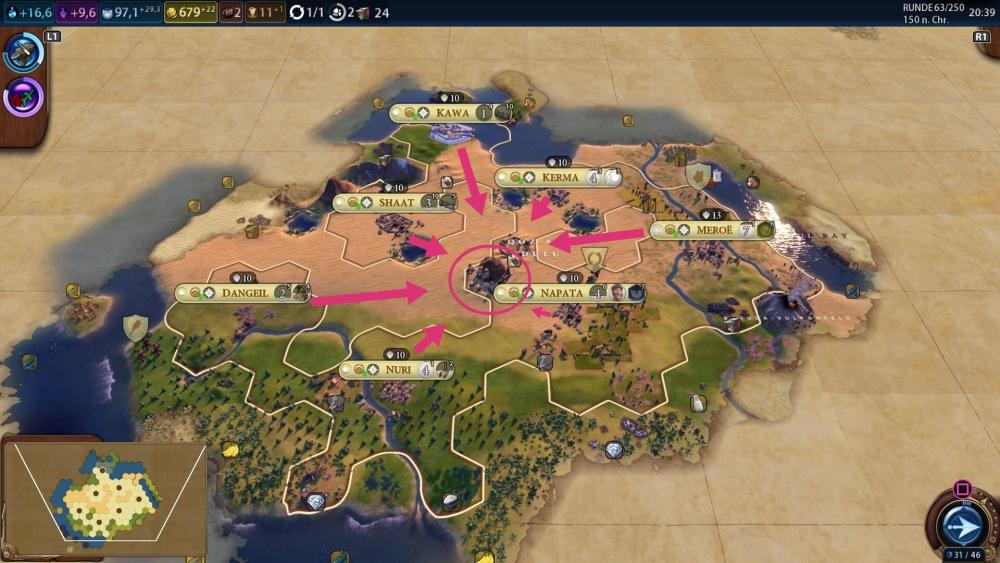1000x563 pixels.
Task: Open the culture yield readout in top bar
Action: [x=79, y=12]
